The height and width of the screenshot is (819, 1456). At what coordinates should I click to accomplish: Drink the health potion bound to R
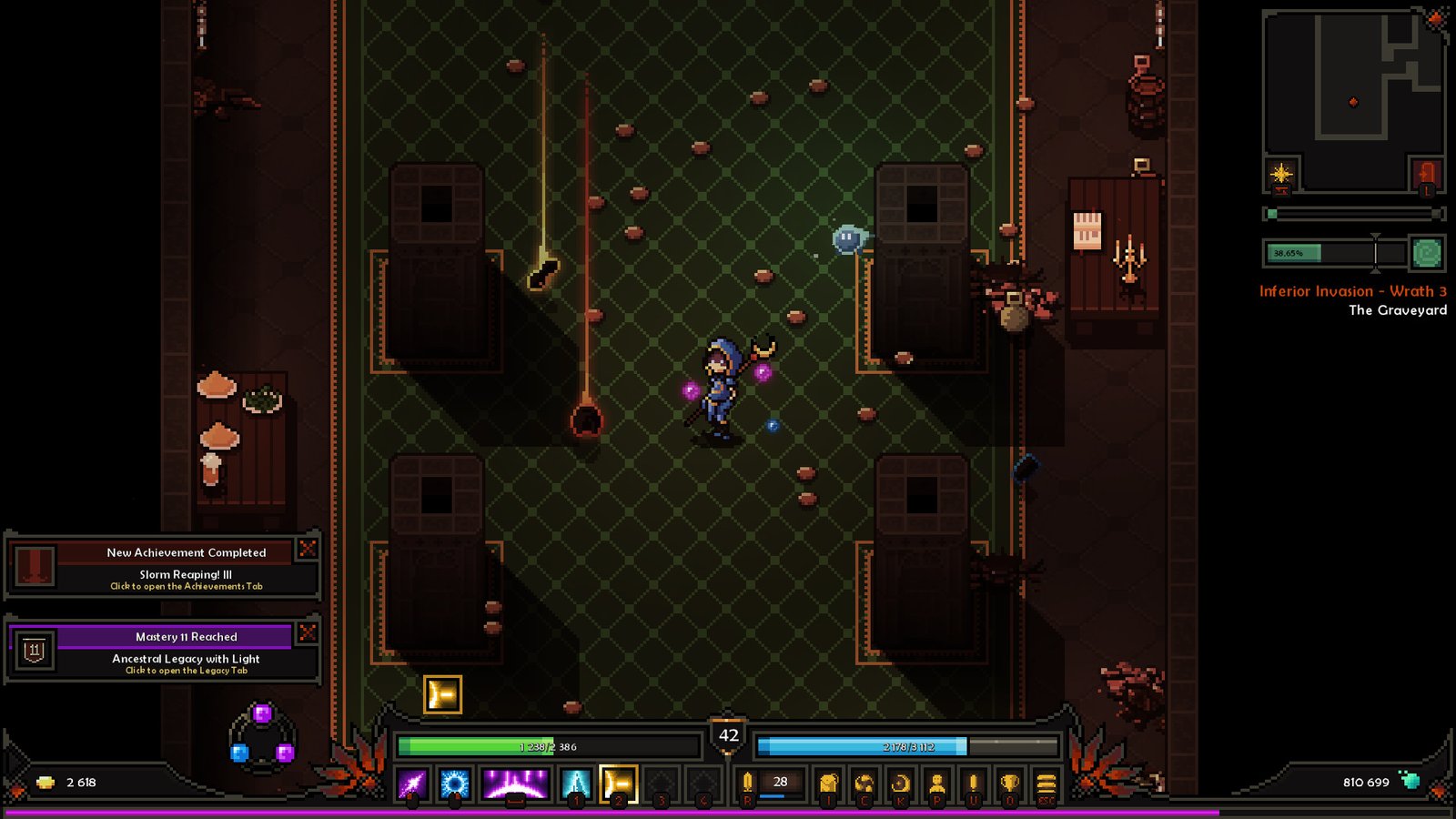coord(747,781)
